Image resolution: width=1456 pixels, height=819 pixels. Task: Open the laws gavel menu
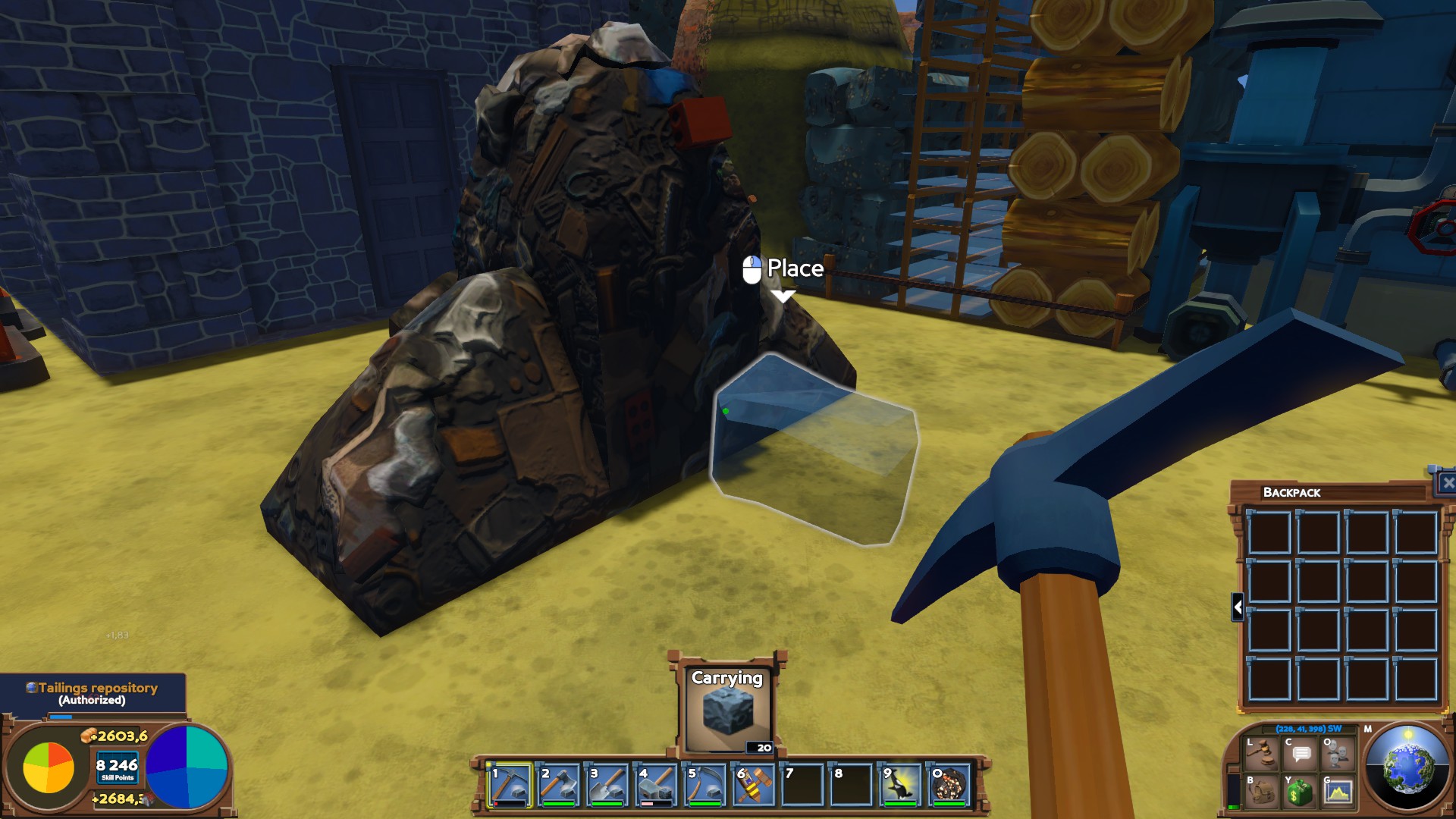point(1261,753)
